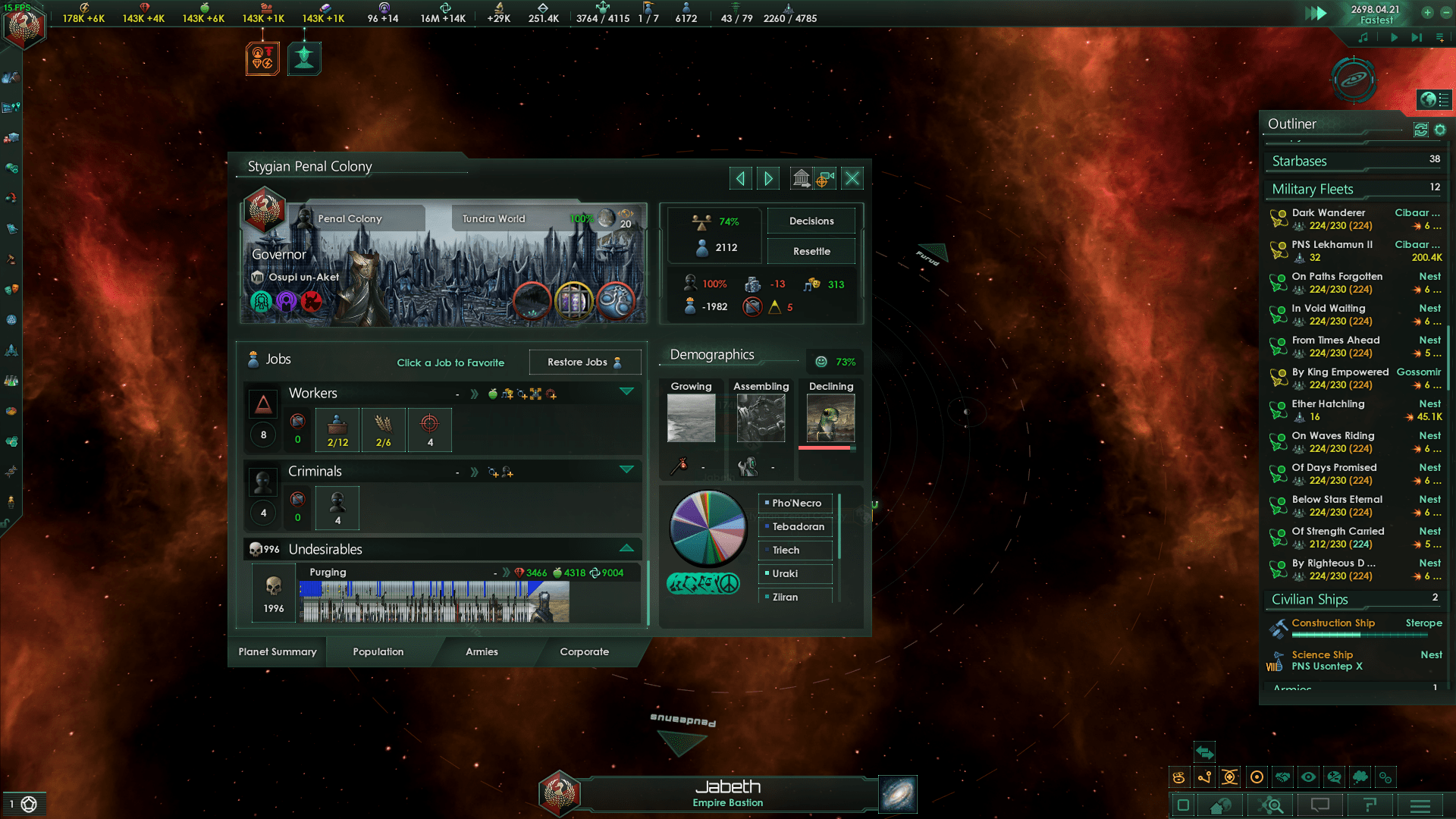
Task: Click the Restore Jobs button
Action: click(x=585, y=362)
